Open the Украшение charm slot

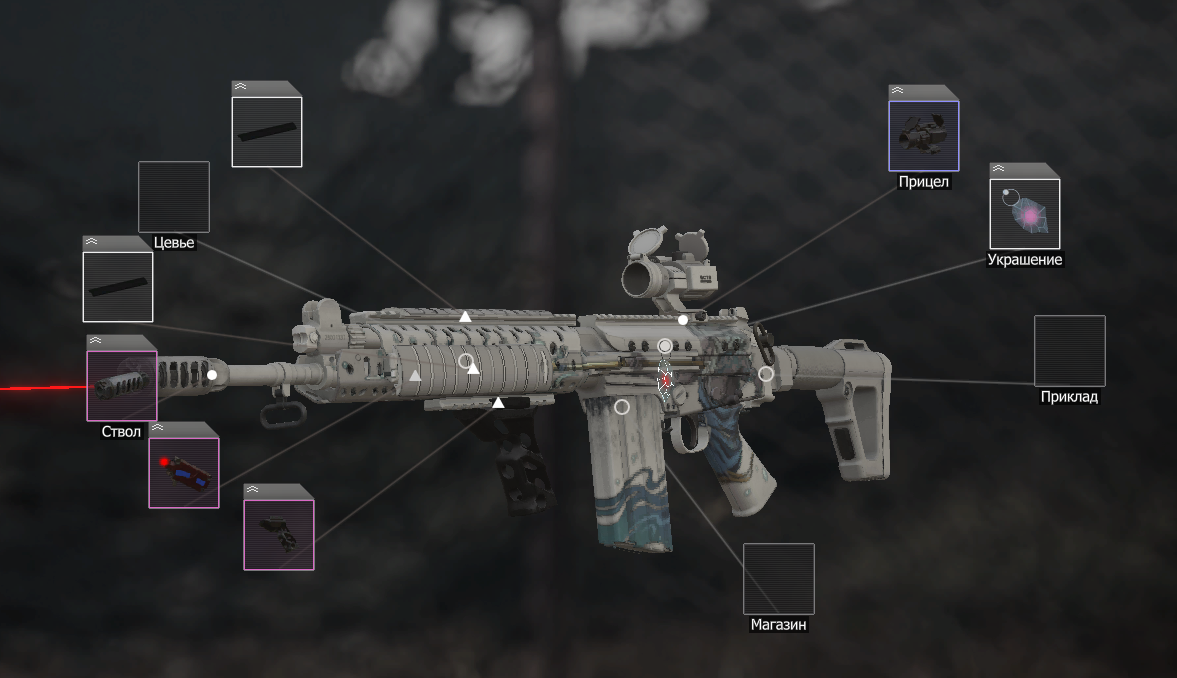[x=1024, y=213]
